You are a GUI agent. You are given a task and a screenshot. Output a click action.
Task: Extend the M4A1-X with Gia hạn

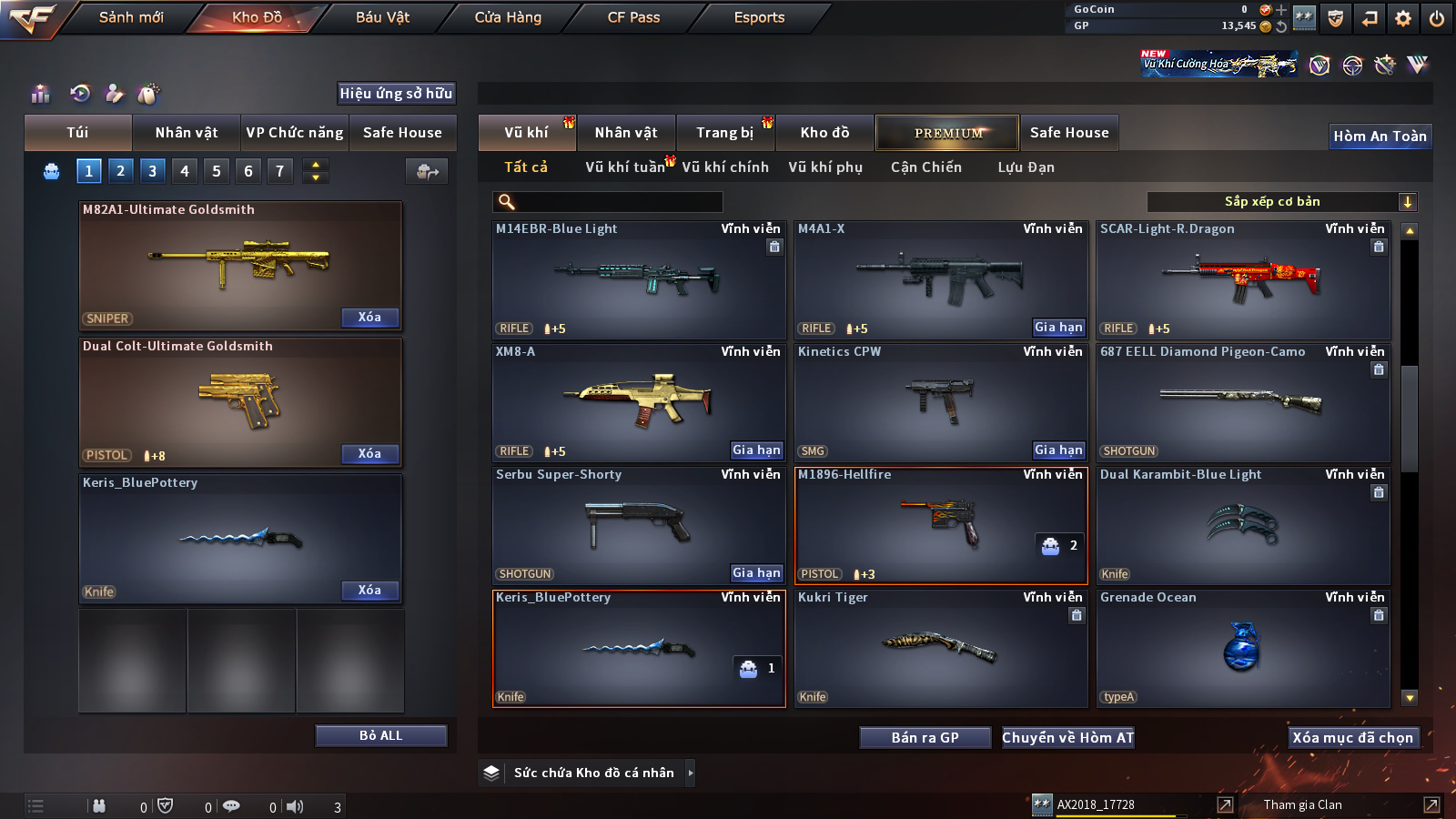point(1058,328)
